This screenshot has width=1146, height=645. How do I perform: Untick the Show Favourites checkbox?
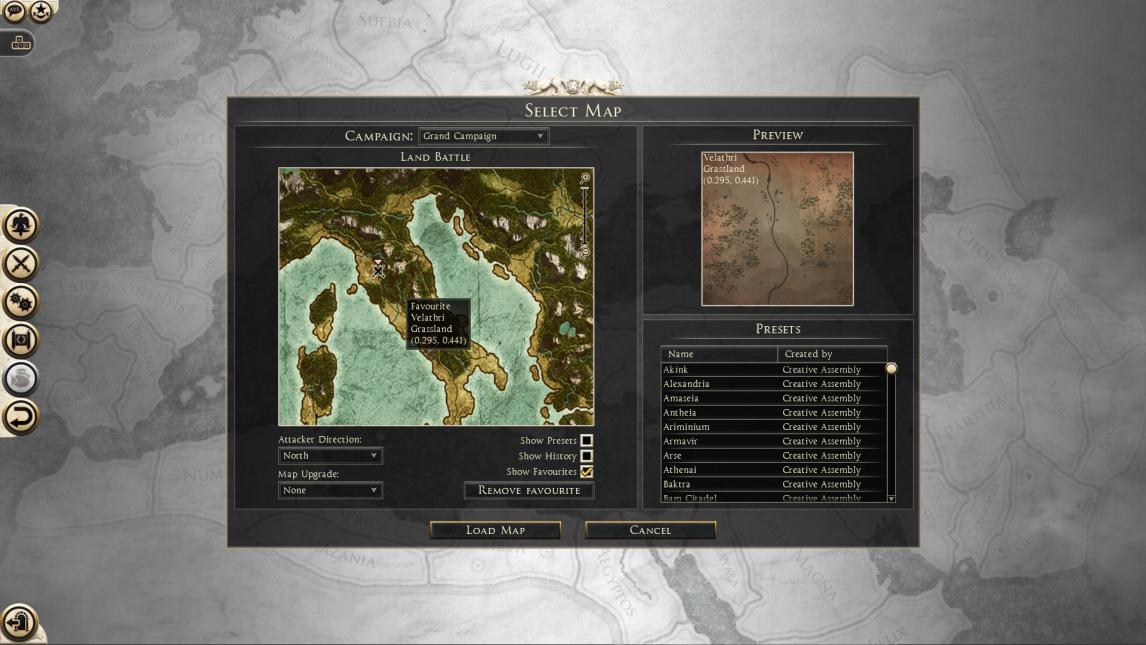pos(587,472)
